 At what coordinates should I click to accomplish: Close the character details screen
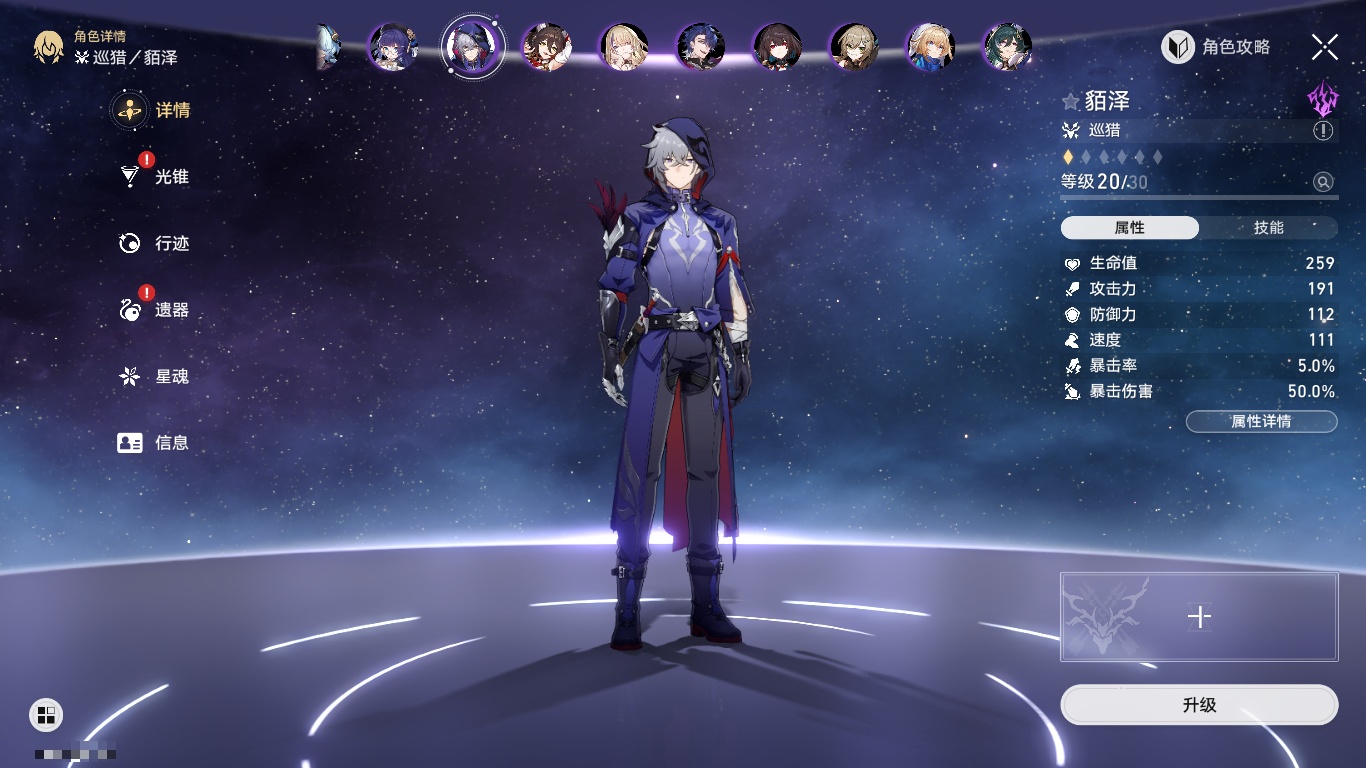point(1325,47)
